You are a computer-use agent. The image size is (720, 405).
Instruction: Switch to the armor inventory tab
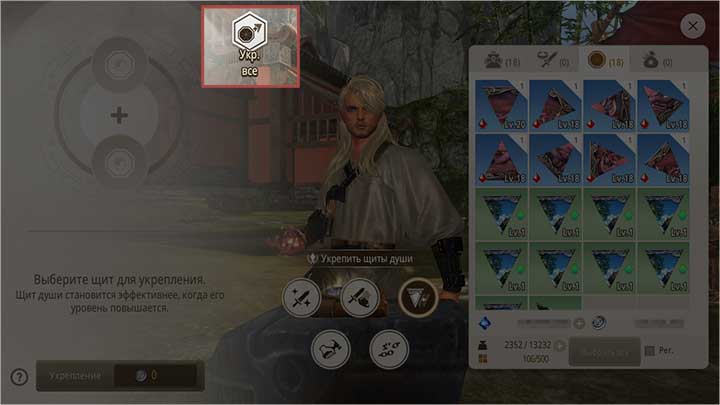click(x=497, y=61)
